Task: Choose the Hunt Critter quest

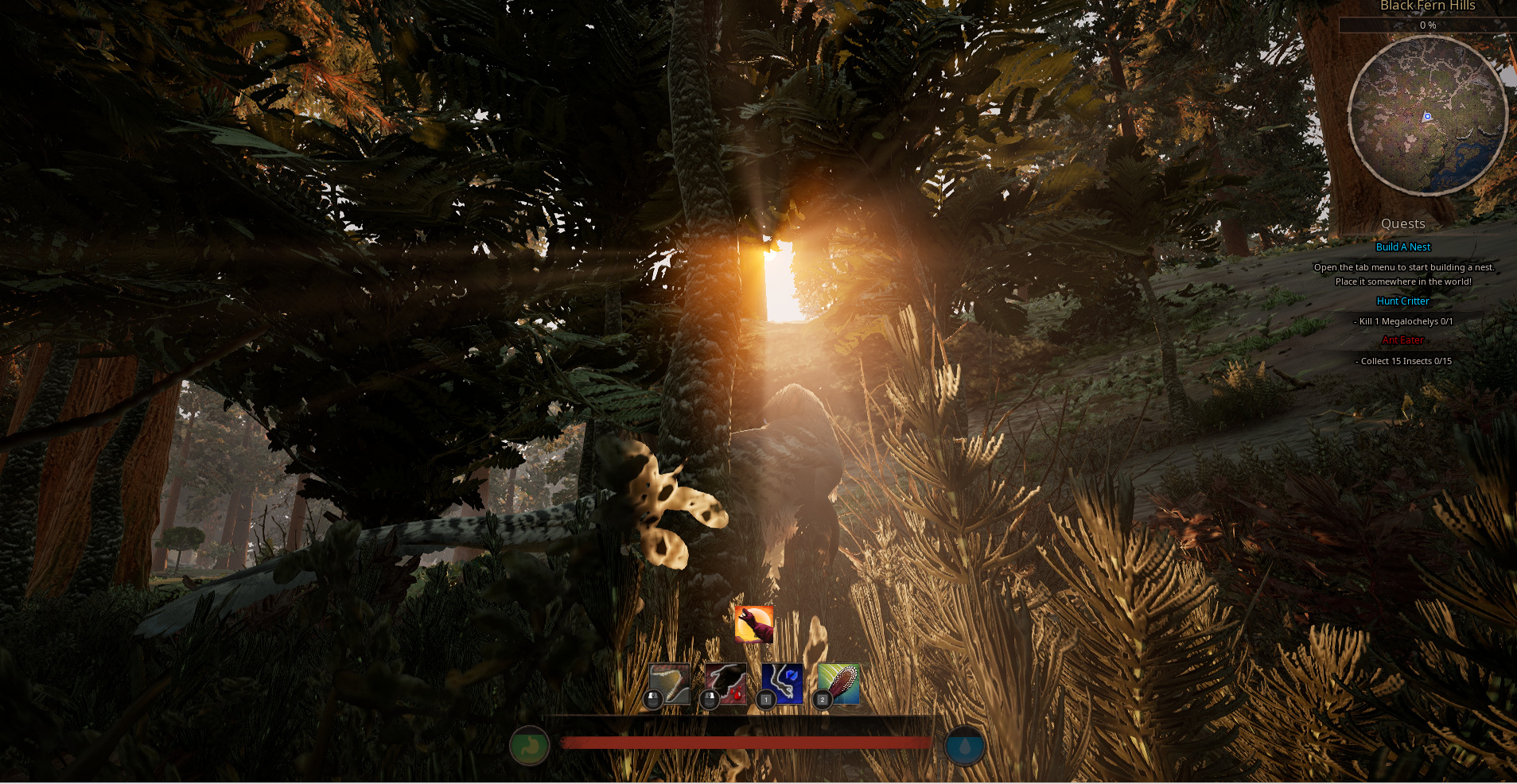Action: pos(1403,301)
